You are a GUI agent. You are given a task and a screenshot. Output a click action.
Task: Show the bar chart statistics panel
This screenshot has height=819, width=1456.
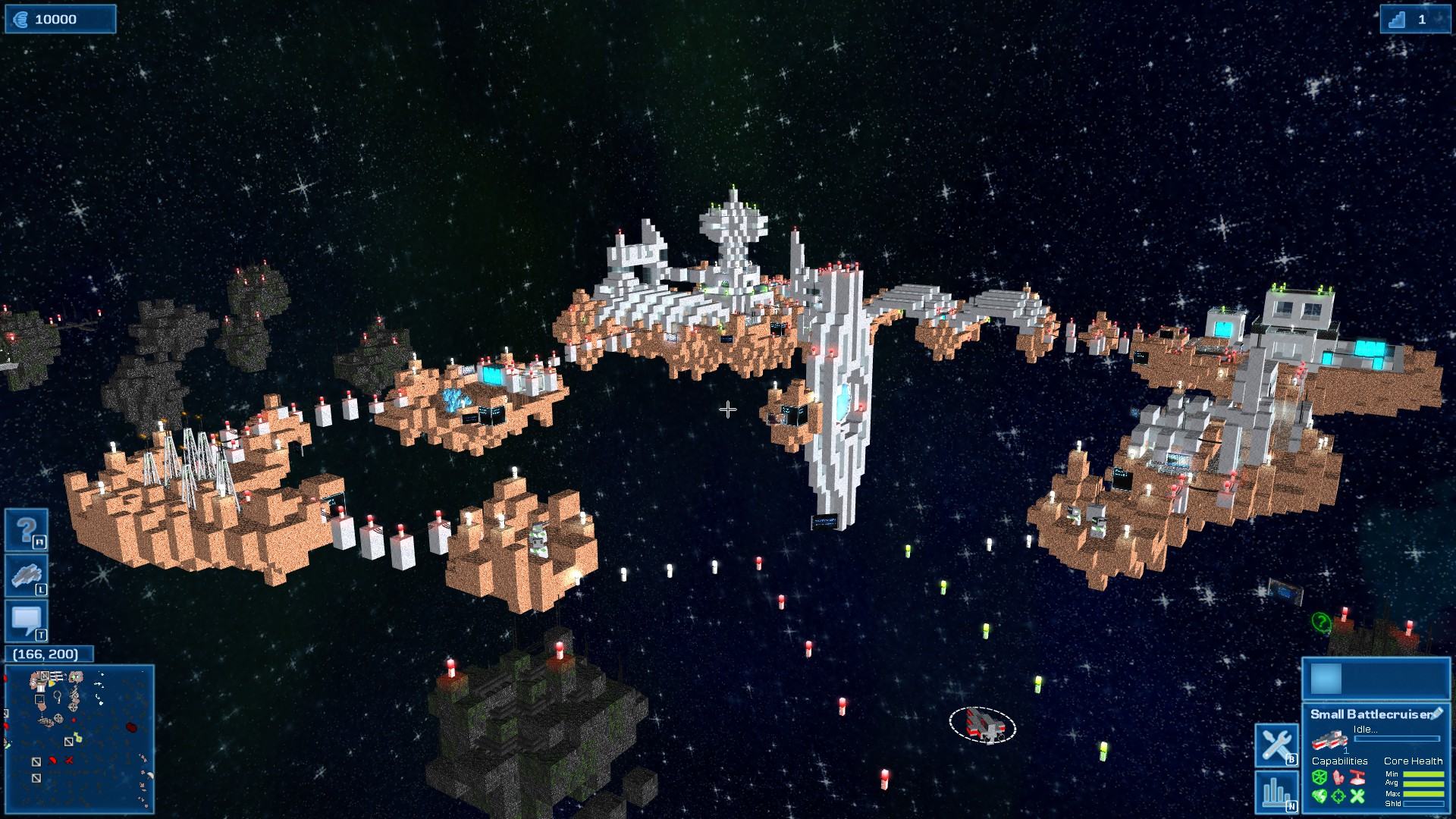[1277, 792]
